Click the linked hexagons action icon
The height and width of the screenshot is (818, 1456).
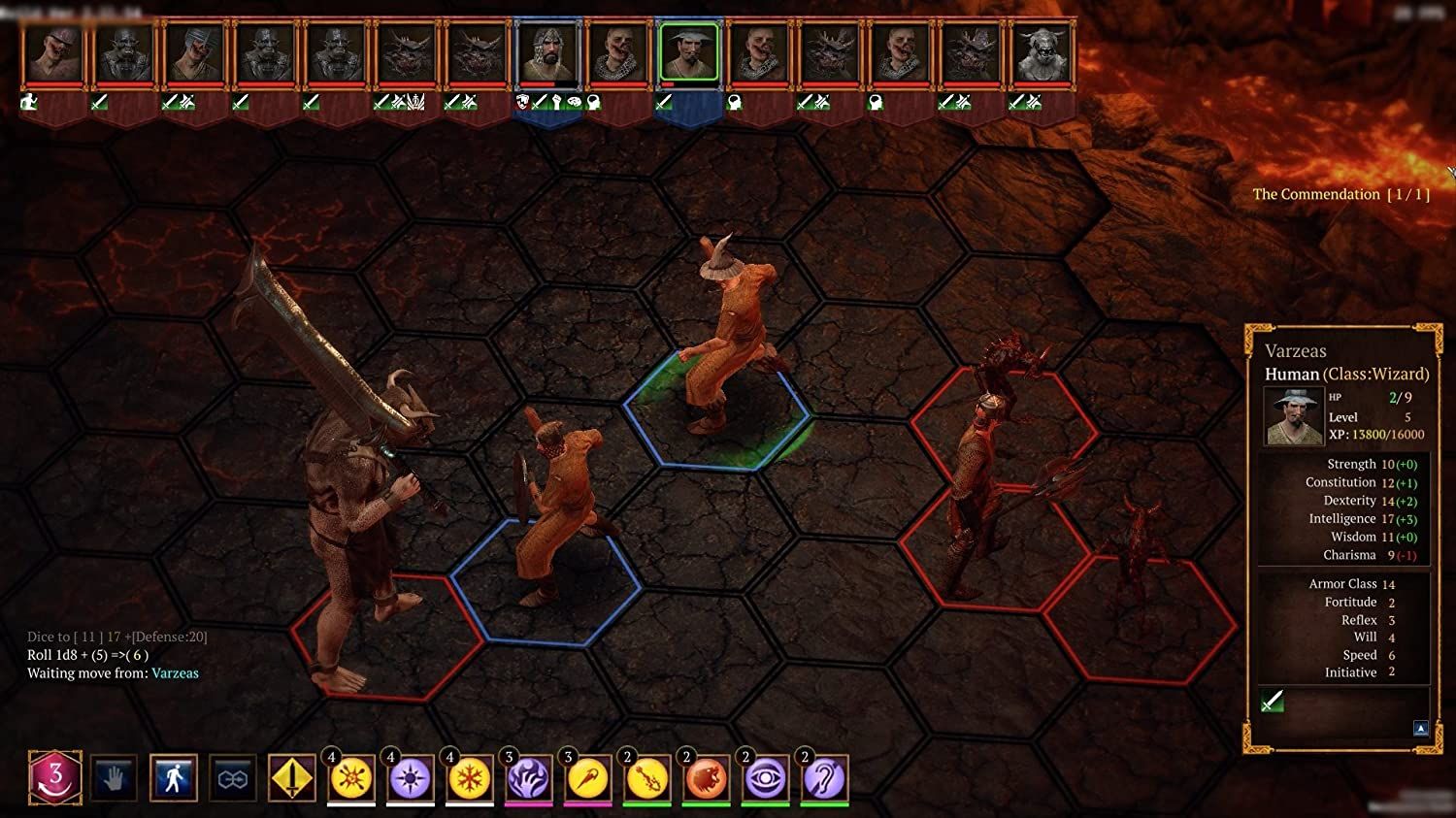(233, 778)
